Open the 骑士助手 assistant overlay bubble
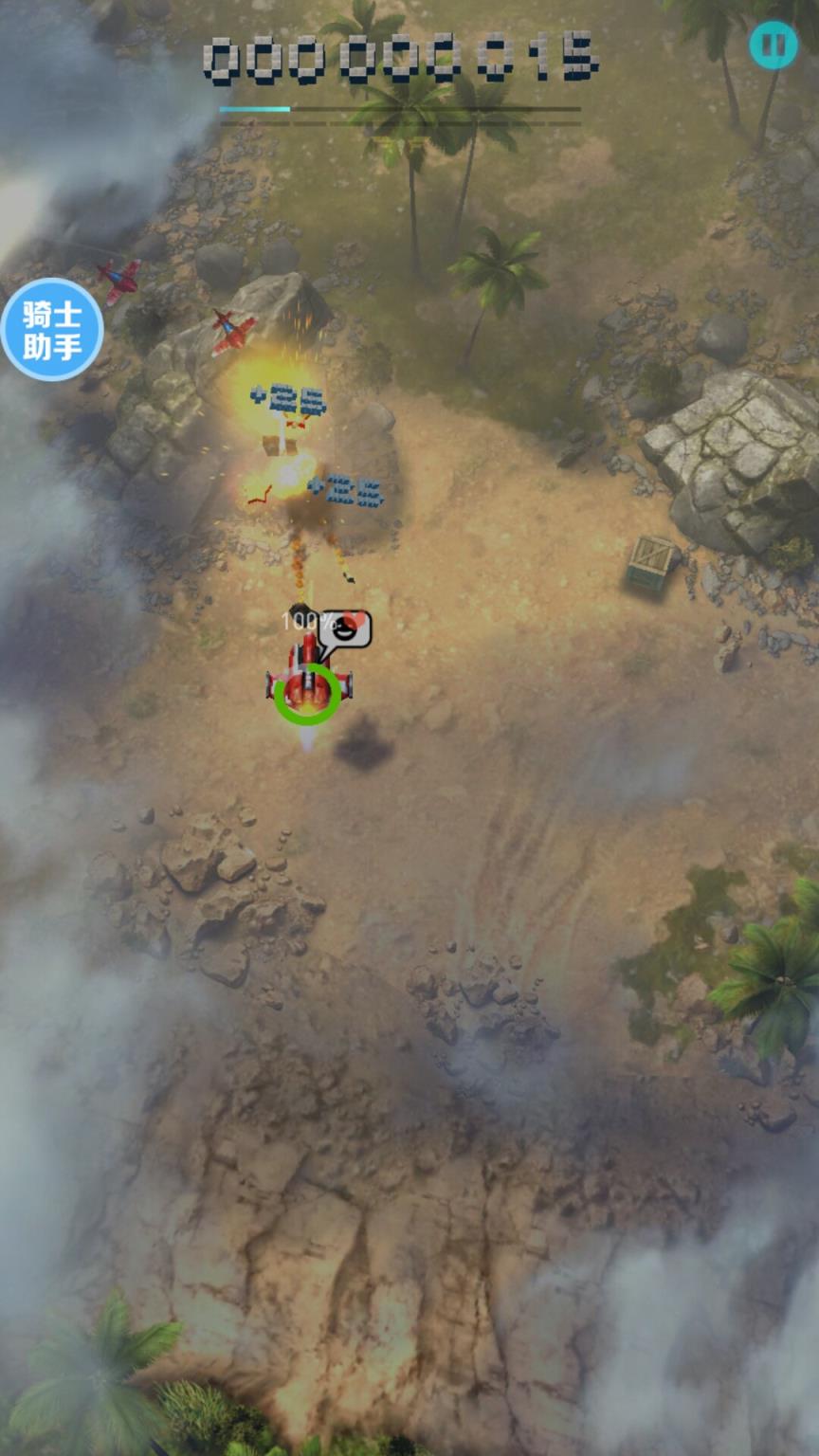 [51, 329]
